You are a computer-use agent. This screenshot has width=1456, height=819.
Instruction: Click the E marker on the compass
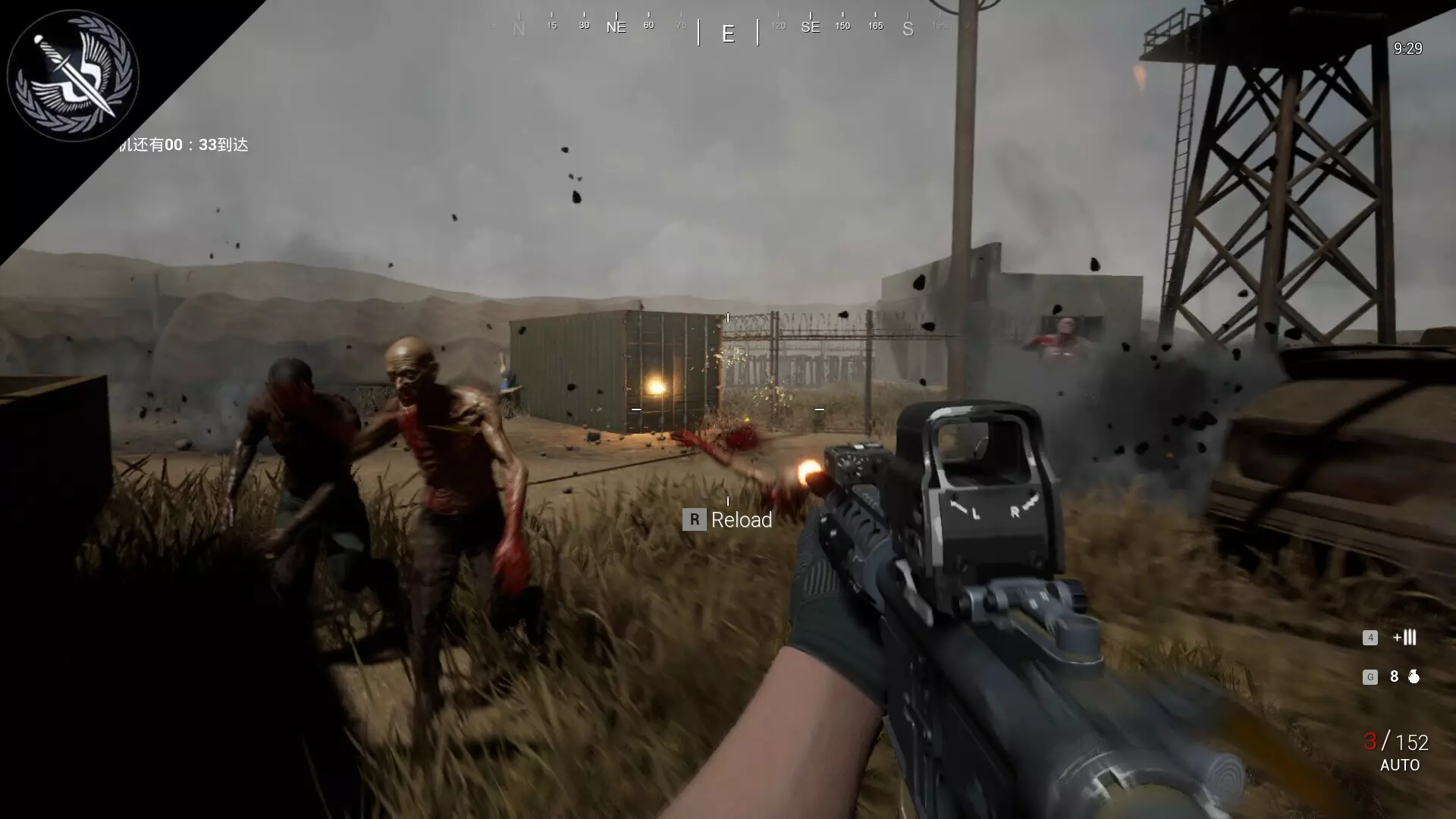[728, 33]
